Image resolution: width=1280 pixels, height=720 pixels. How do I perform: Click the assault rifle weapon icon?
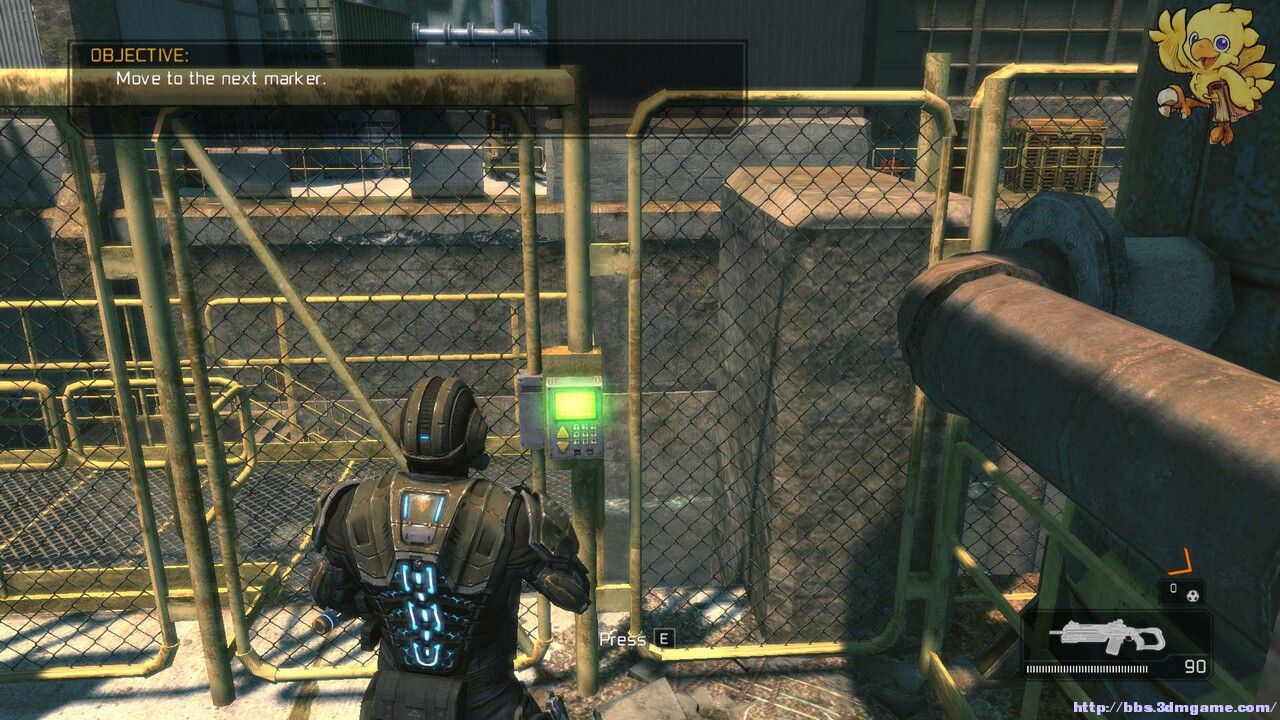(1111, 636)
